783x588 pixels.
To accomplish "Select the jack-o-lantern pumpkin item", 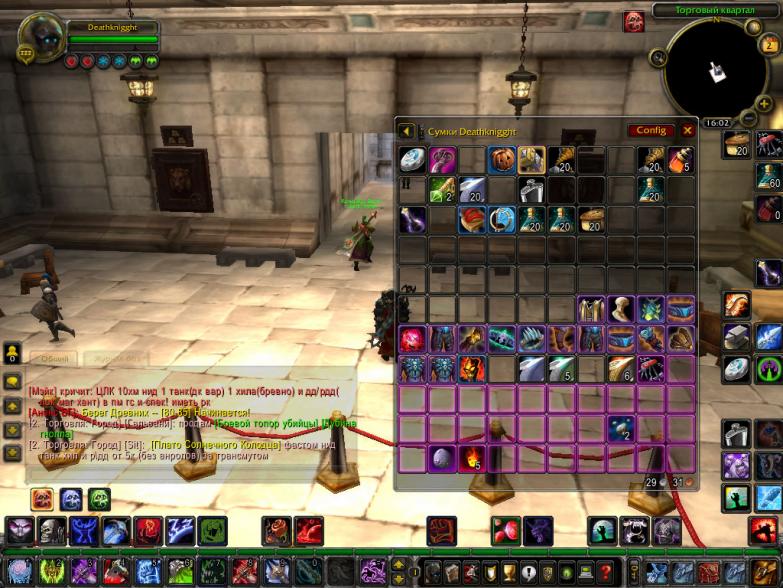I will click(502, 159).
